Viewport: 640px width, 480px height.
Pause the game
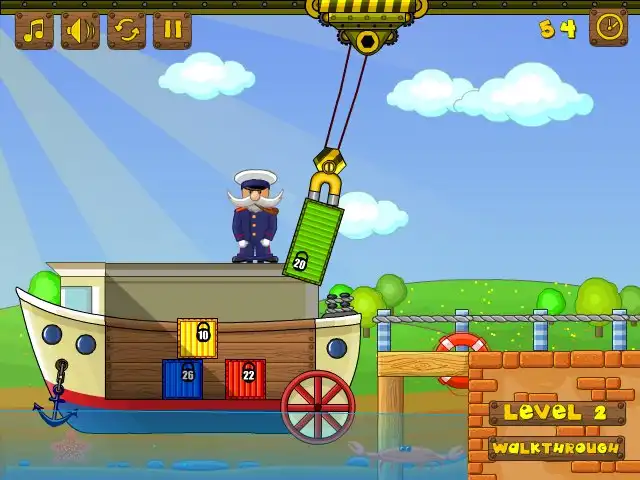click(172, 29)
